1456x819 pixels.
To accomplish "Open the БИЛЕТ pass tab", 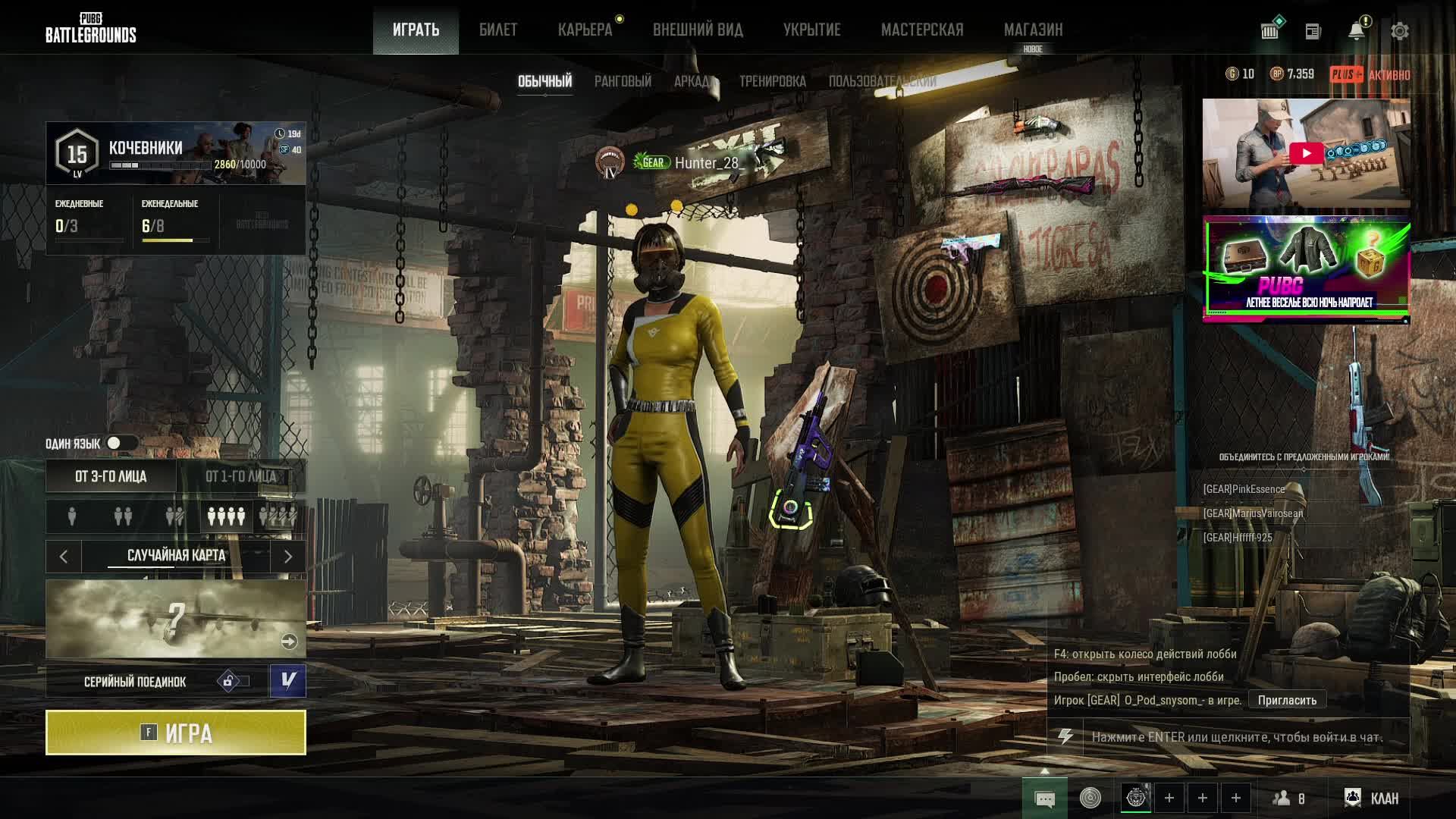I will click(498, 30).
